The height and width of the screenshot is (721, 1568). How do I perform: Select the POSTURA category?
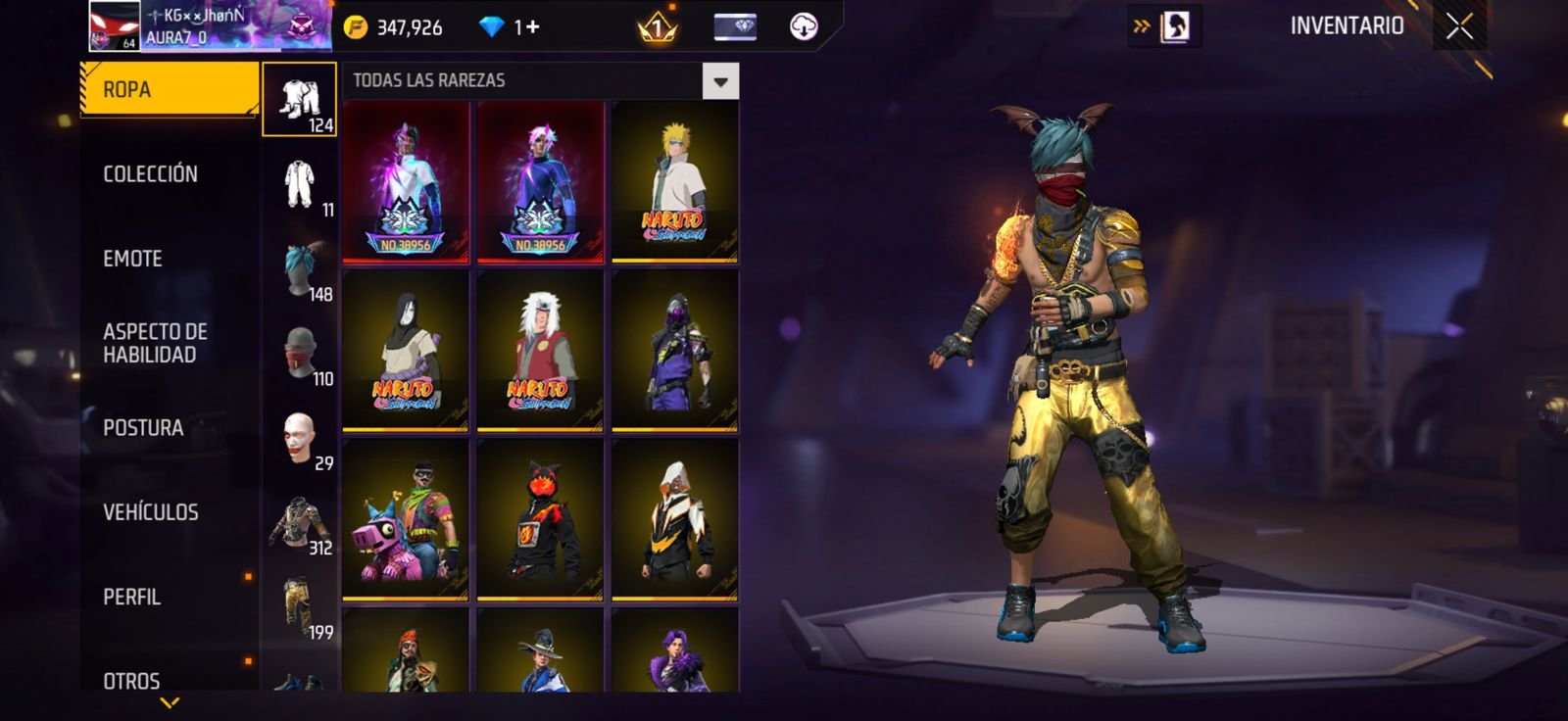point(143,428)
